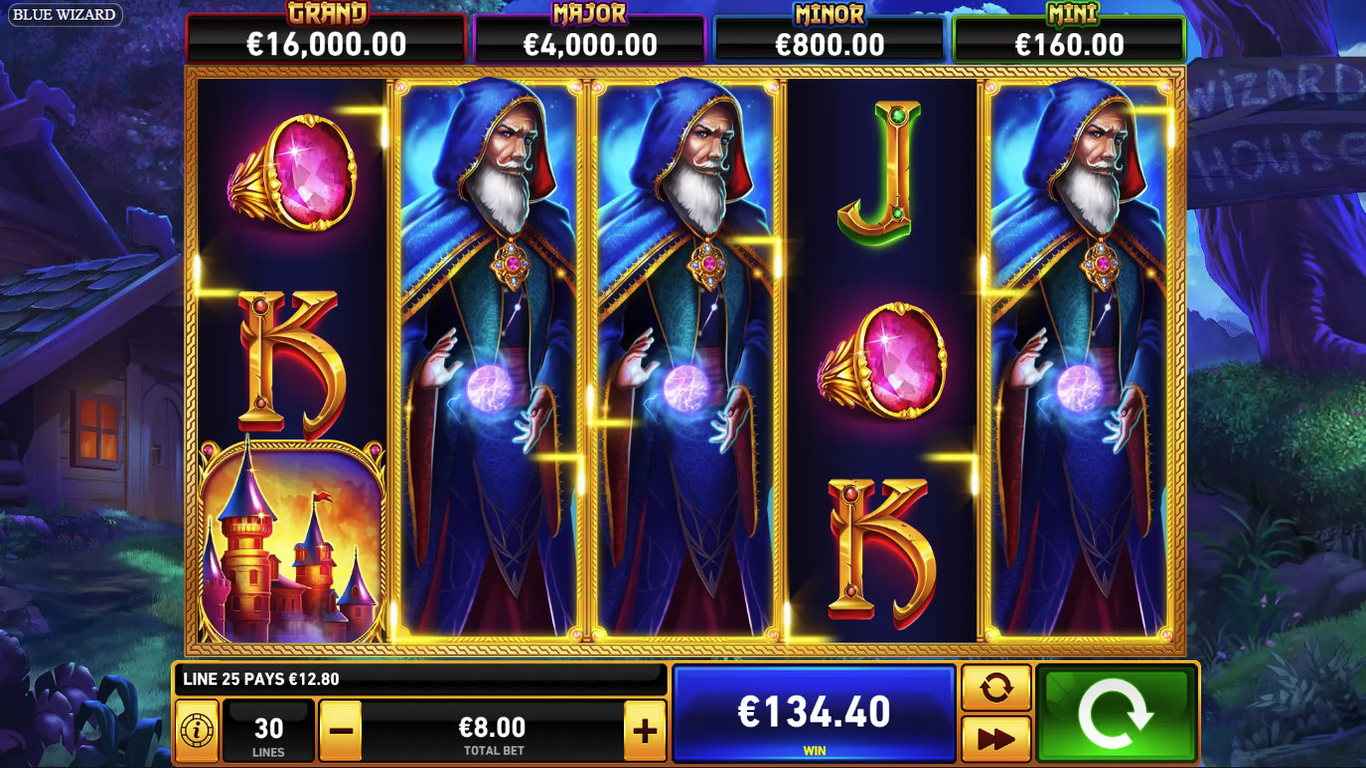Screen dimensions: 1366x768
Task: Click the TOTAL BET field showing €8.00
Action: coord(492,729)
